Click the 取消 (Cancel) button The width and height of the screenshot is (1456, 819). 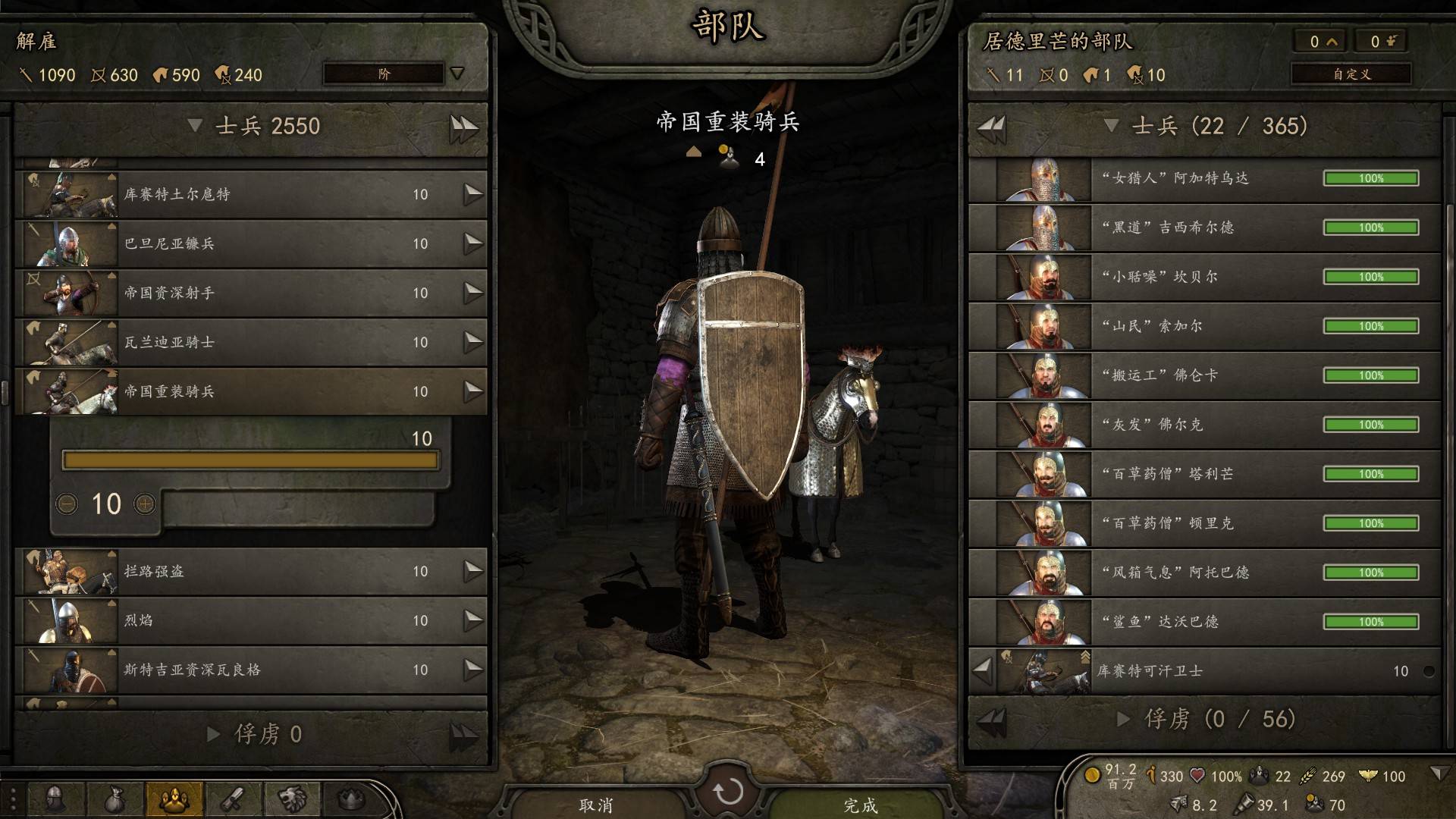click(x=595, y=804)
